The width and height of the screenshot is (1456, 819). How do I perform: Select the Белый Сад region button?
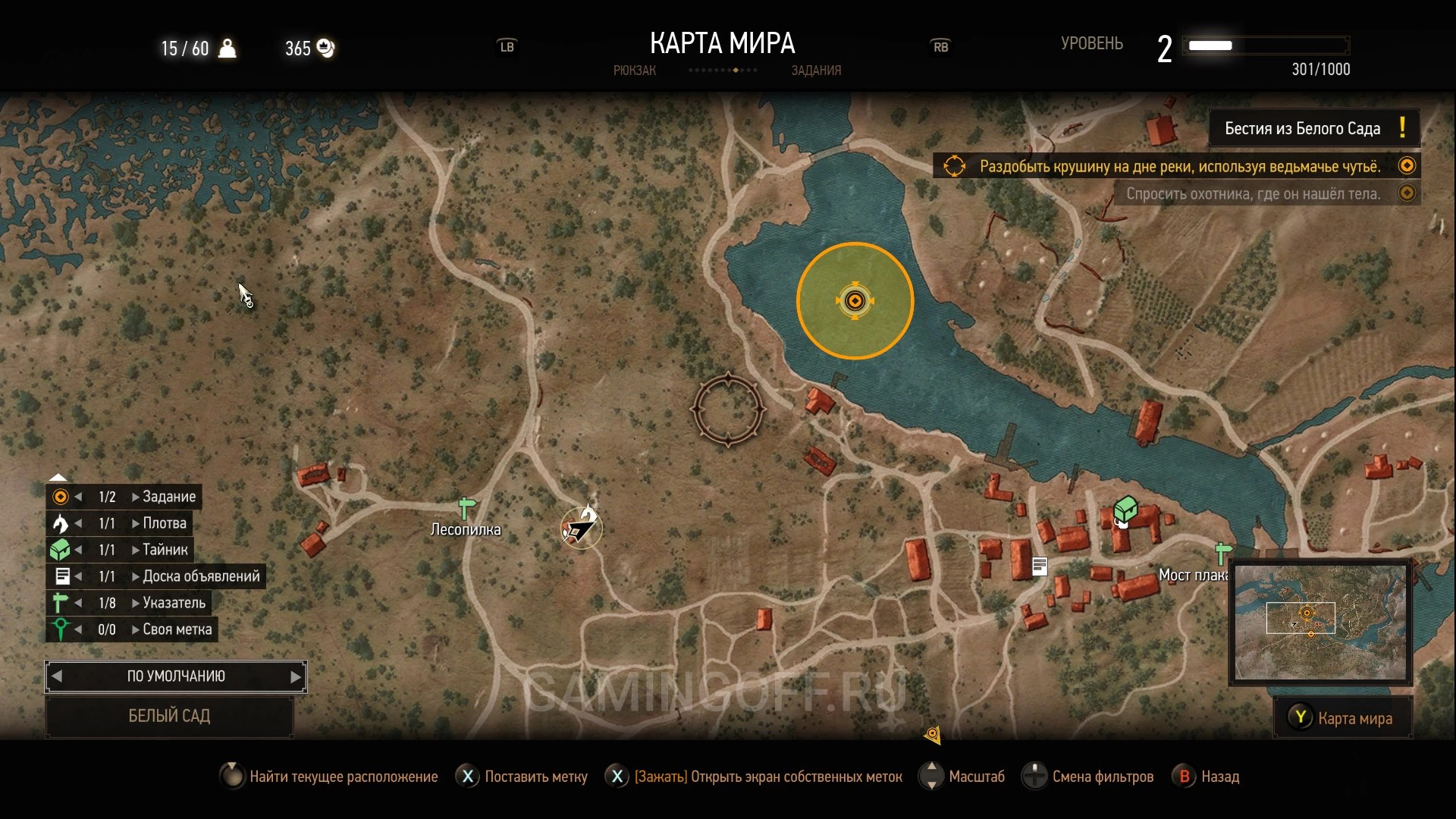[169, 716]
